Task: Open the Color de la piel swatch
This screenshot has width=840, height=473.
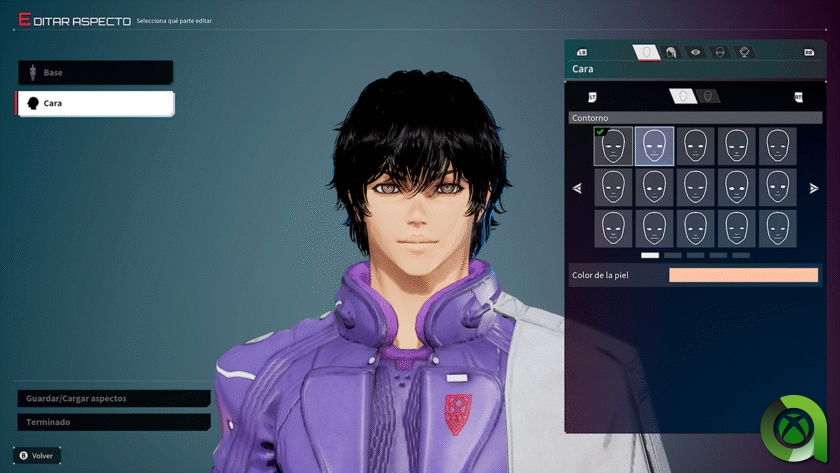Action: pyautogui.click(x=743, y=275)
